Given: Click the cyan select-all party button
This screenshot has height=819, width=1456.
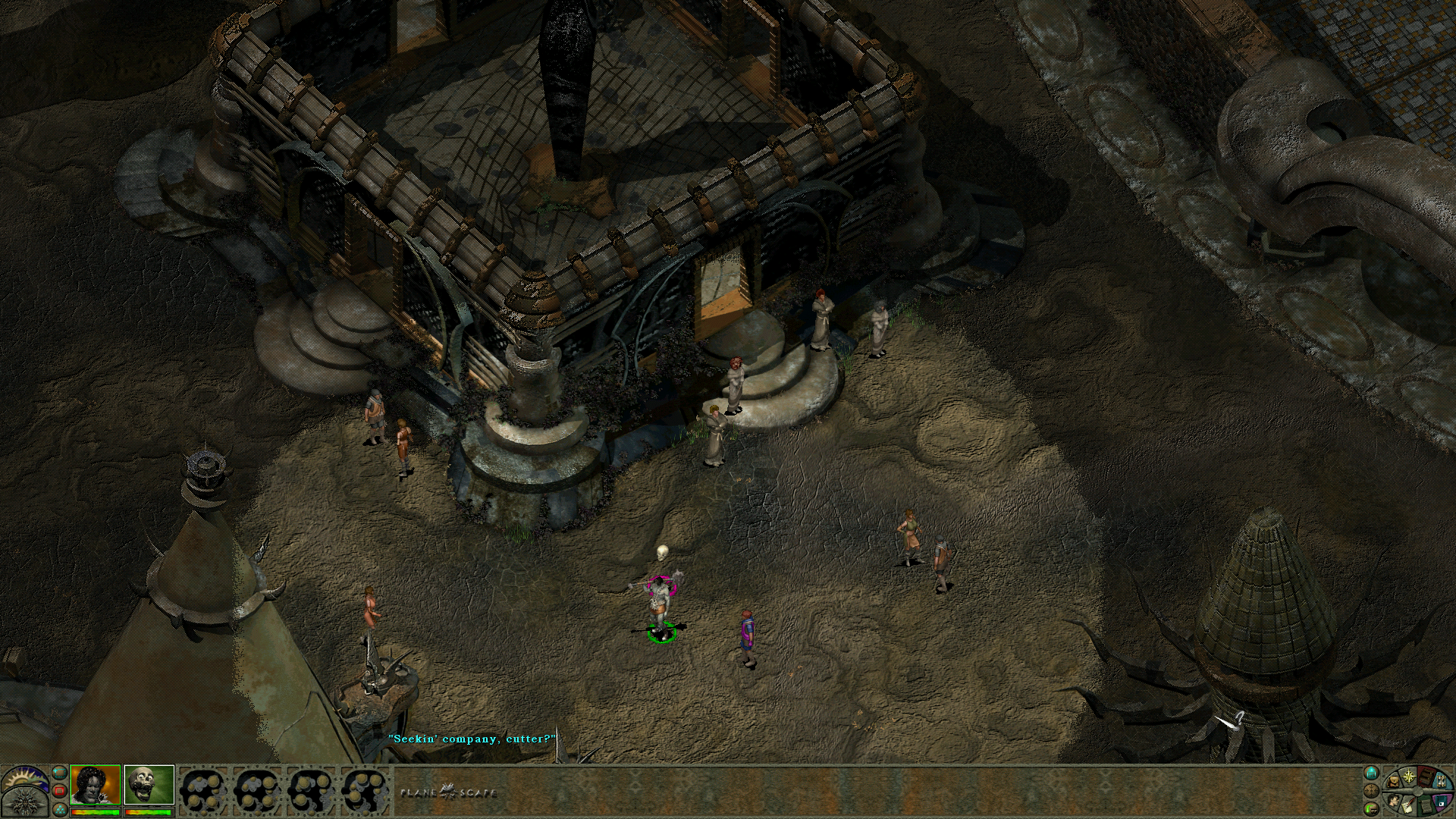Looking at the screenshot, I should tap(59, 773).
